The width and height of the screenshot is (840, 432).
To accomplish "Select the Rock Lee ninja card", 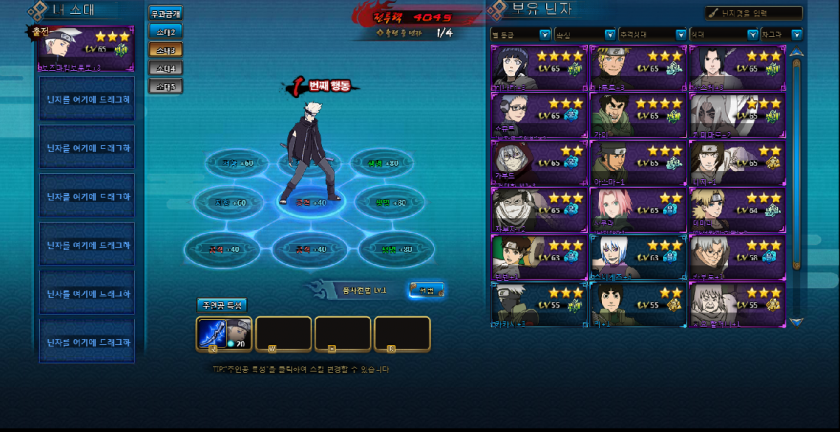I will tap(637, 303).
